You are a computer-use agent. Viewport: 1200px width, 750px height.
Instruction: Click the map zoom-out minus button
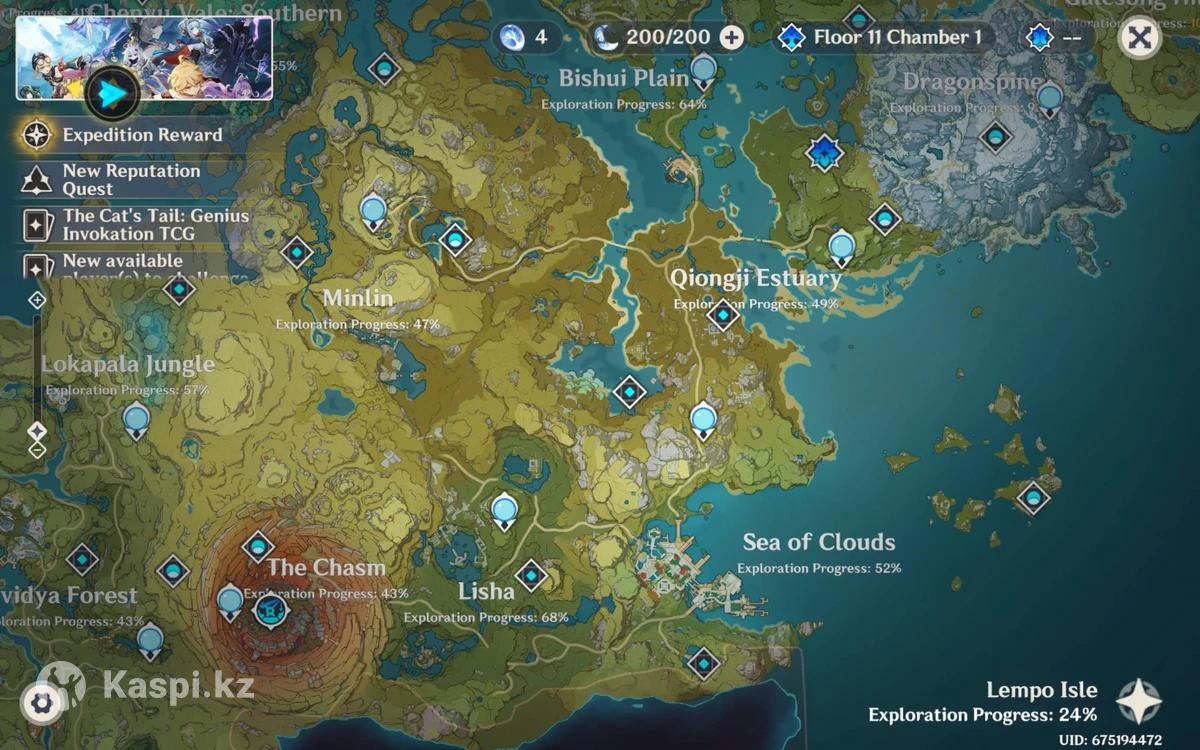pyautogui.click(x=38, y=450)
